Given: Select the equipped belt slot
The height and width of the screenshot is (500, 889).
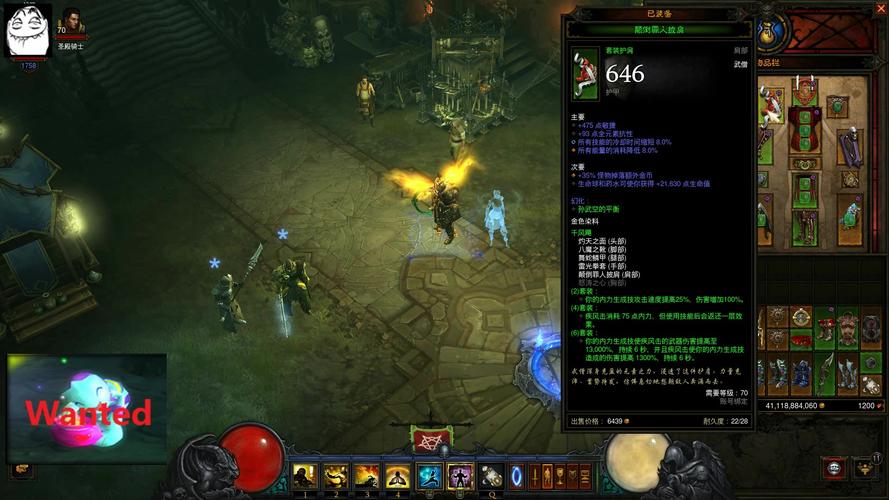Looking at the screenshot, I should coord(804,164).
